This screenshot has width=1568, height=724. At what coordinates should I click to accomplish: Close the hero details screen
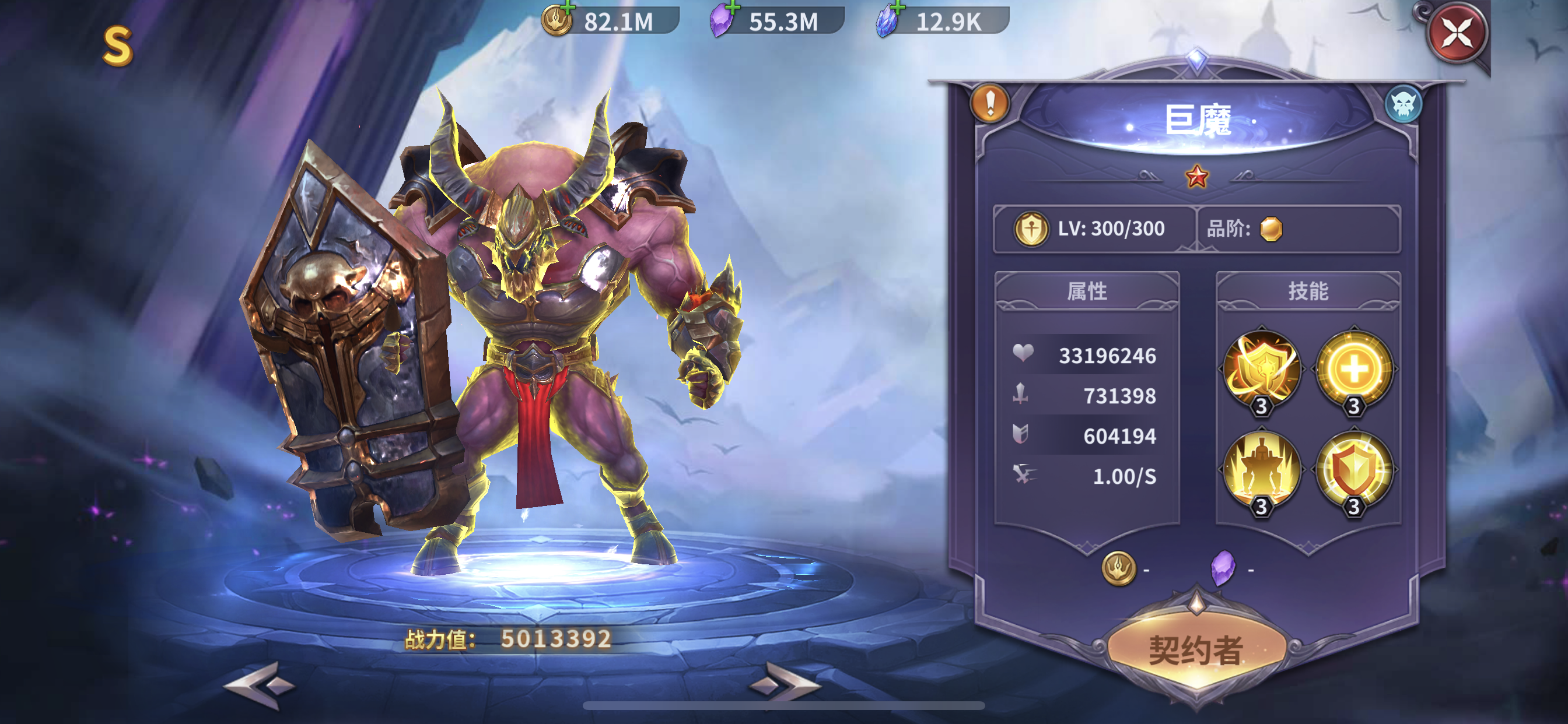tap(1457, 33)
